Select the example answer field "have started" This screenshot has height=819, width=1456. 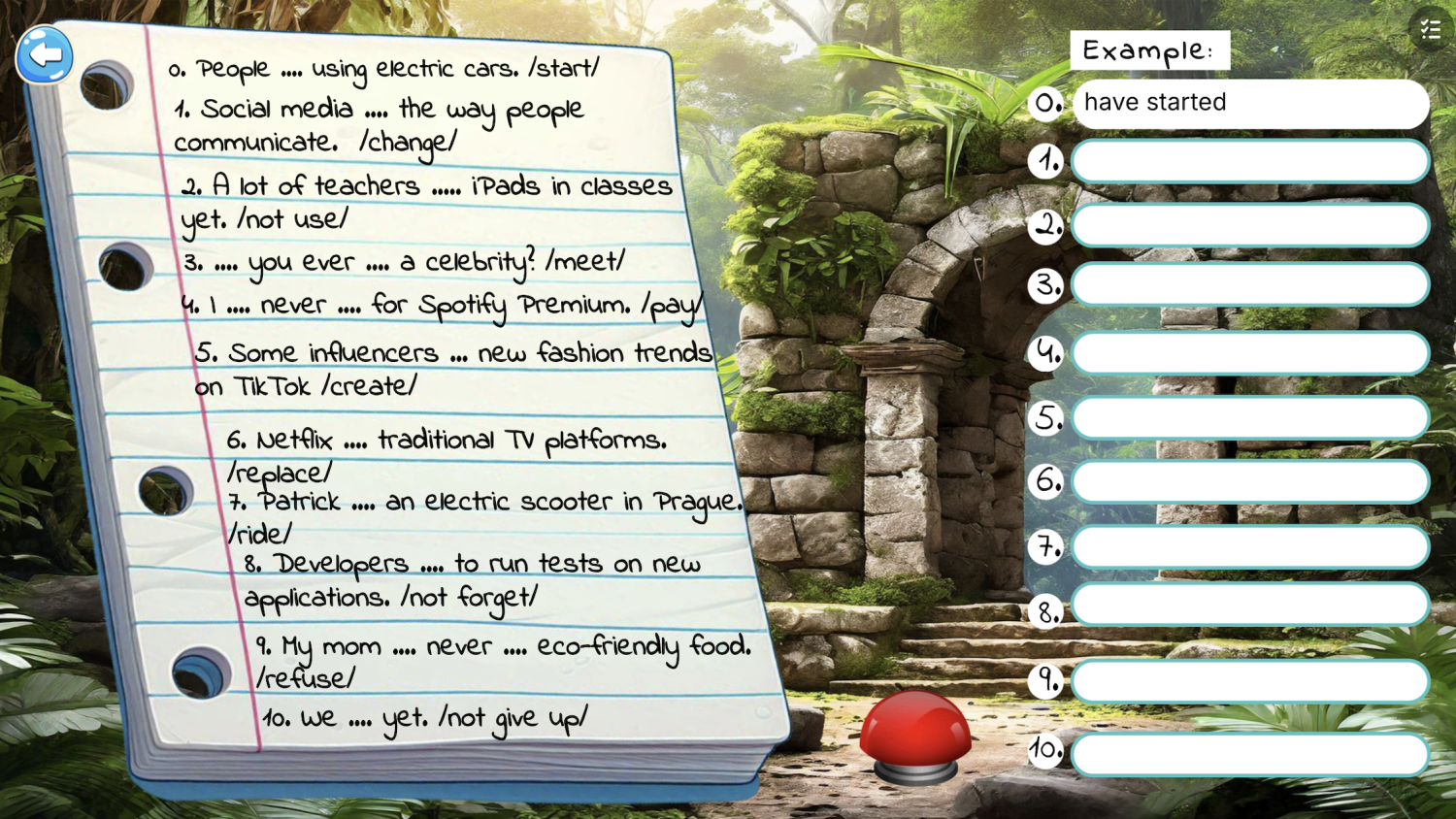click(x=1250, y=103)
